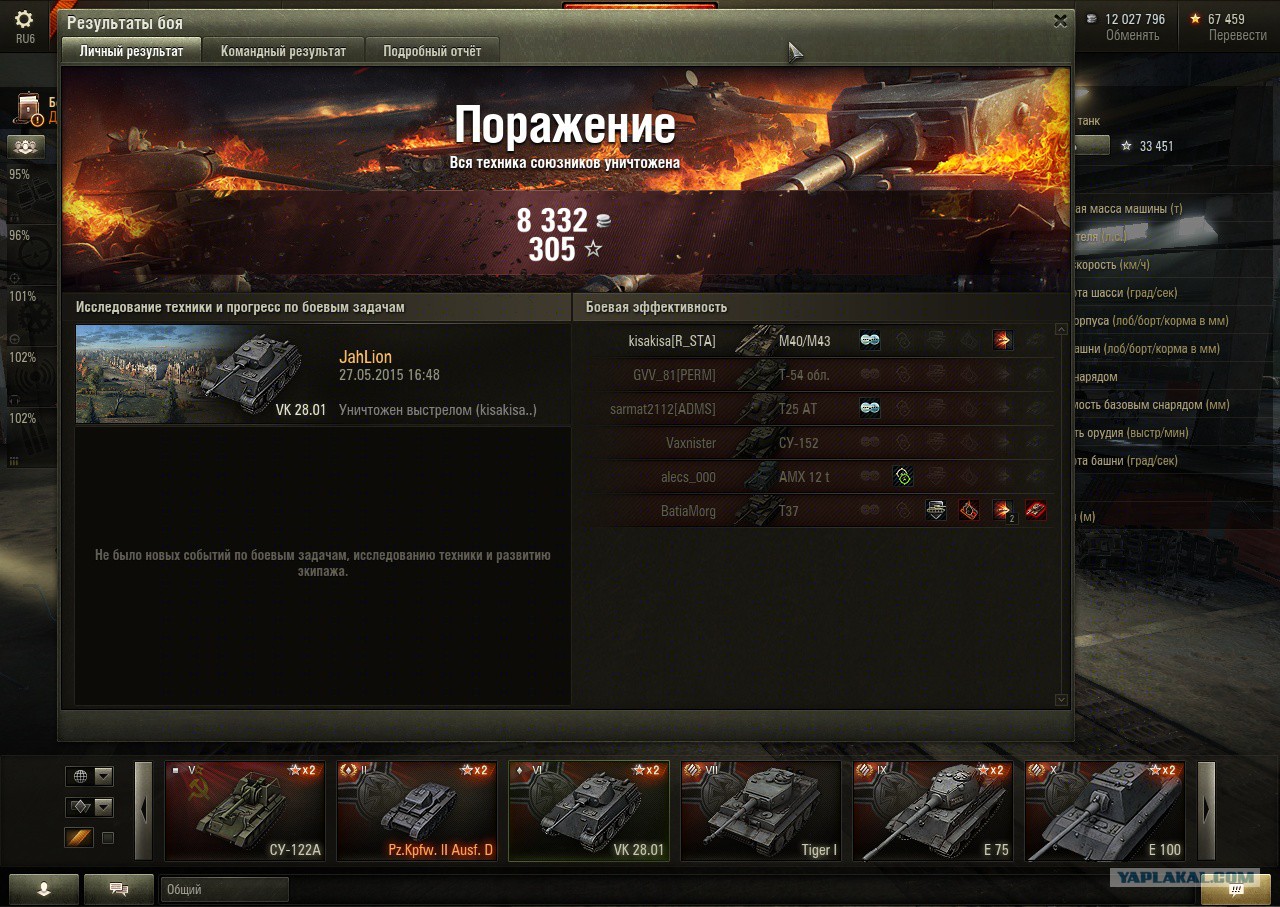This screenshot has width=1280, height=907.
Task: Select the E 100 tank
Action: pyautogui.click(x=1105, y=811)
